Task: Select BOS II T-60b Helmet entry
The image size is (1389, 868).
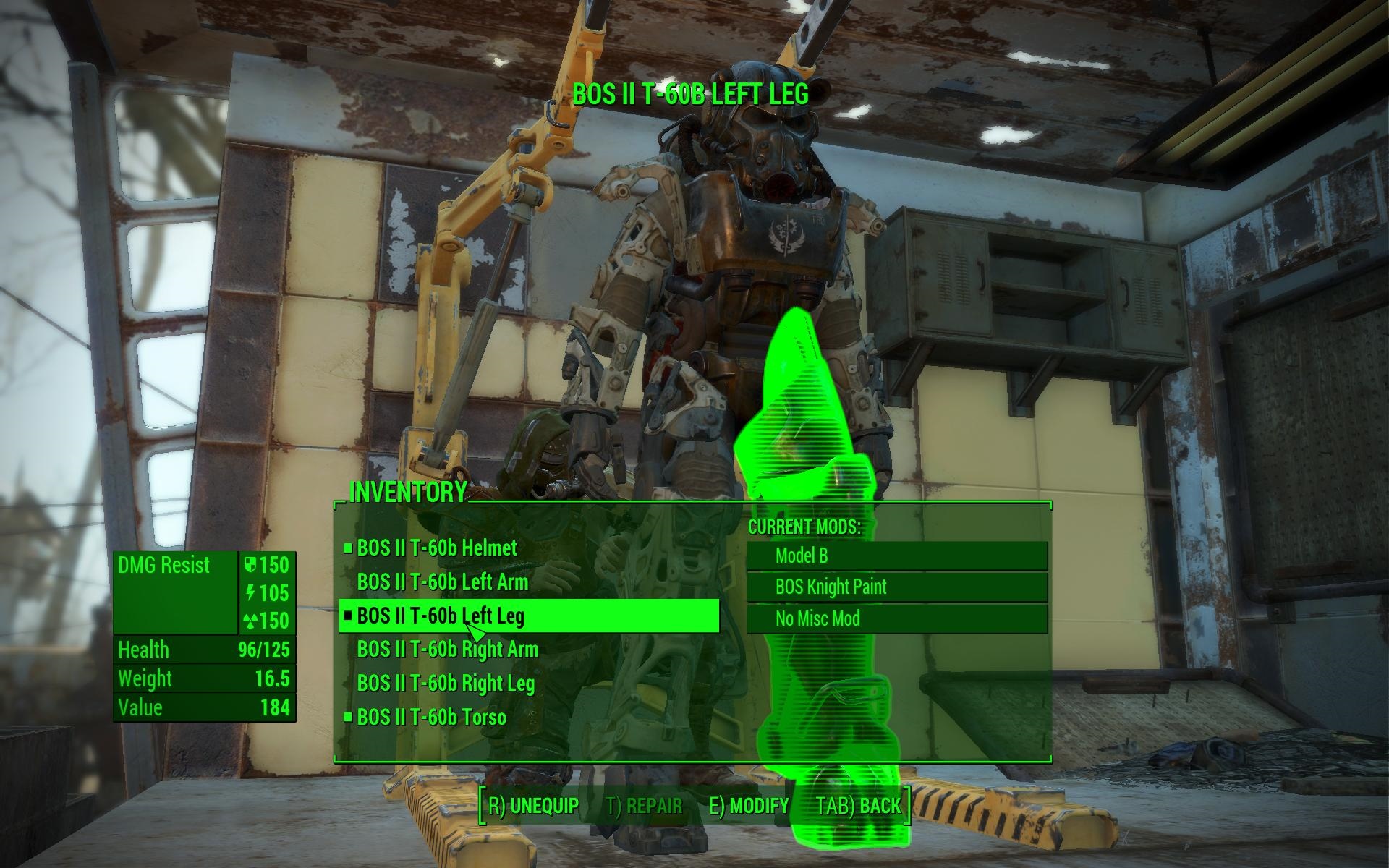Action: pos(437,548)
